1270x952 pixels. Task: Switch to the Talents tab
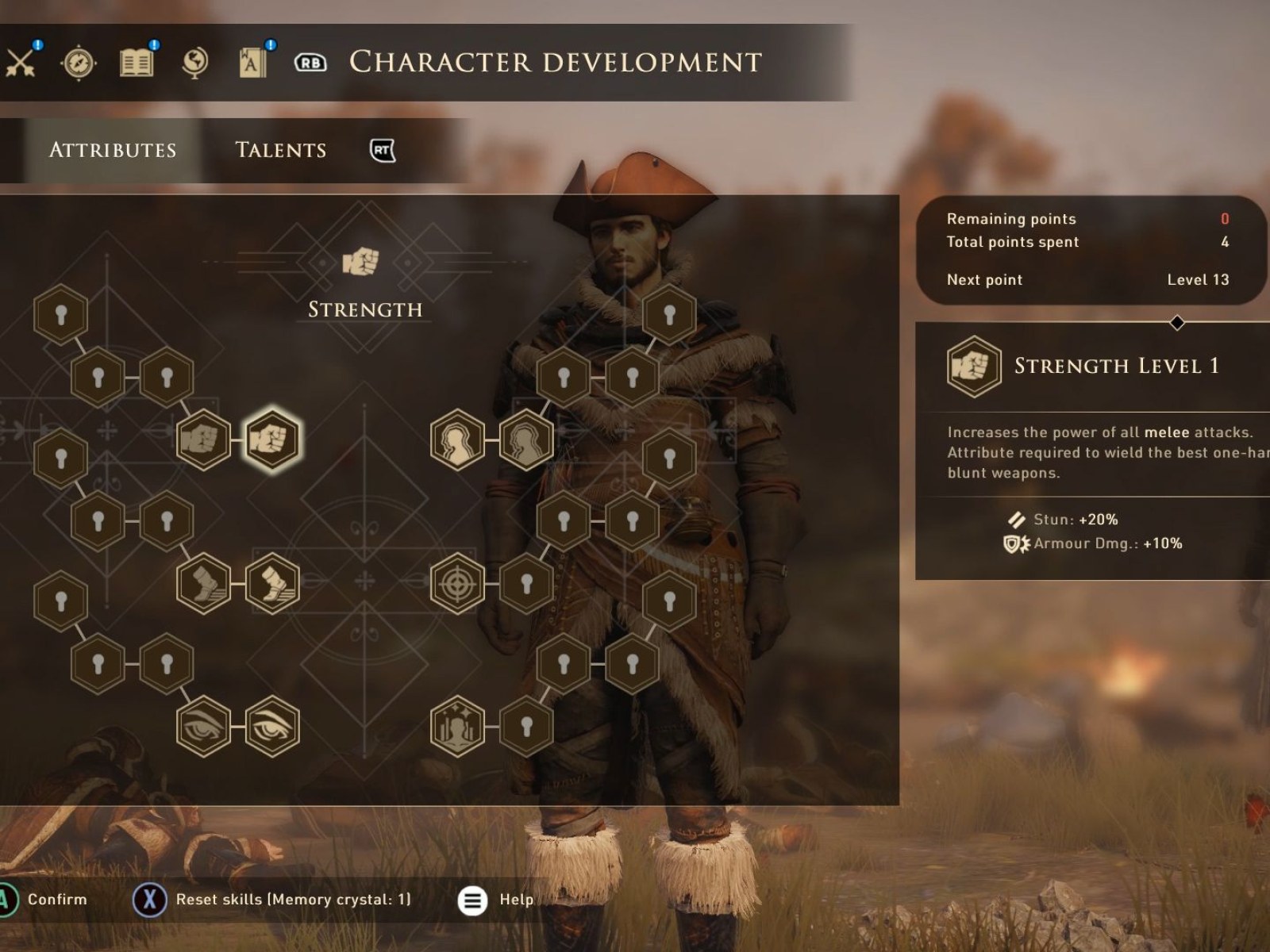pyautogui.click(x=279, y=149)
